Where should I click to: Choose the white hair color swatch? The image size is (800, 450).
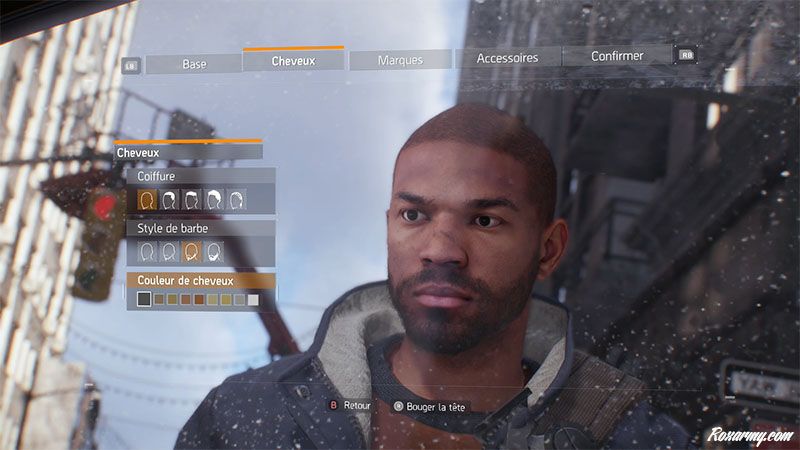pyautogui.click(x=253, y=299)
